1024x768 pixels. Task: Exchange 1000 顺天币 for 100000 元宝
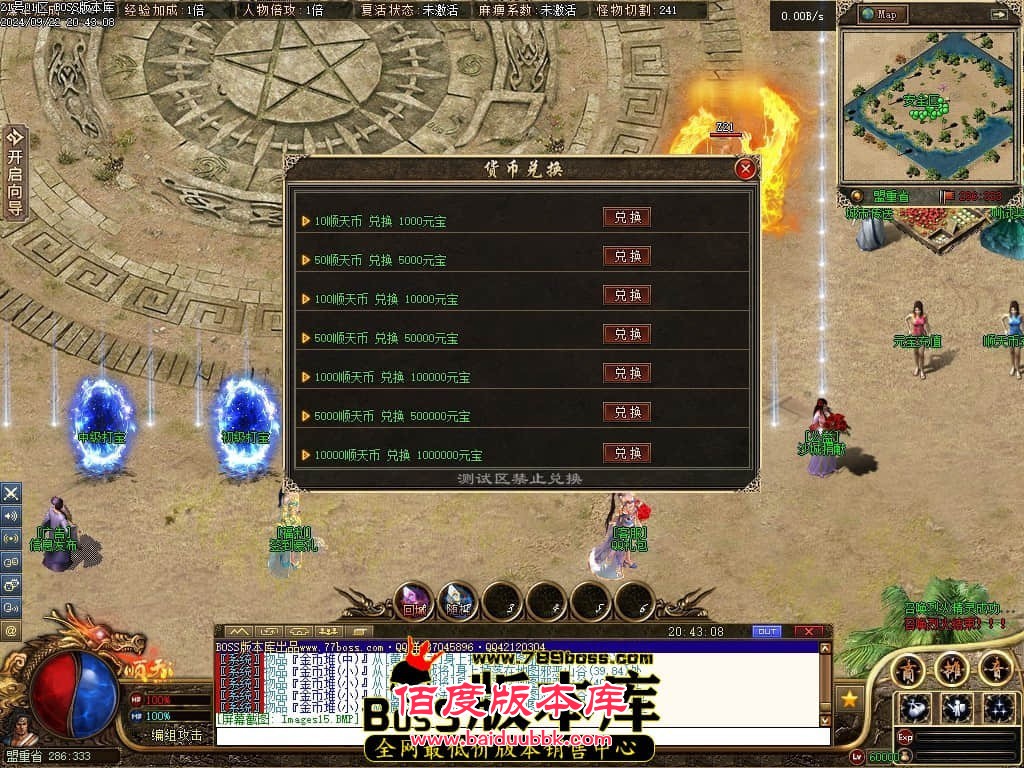pos(627,372)
